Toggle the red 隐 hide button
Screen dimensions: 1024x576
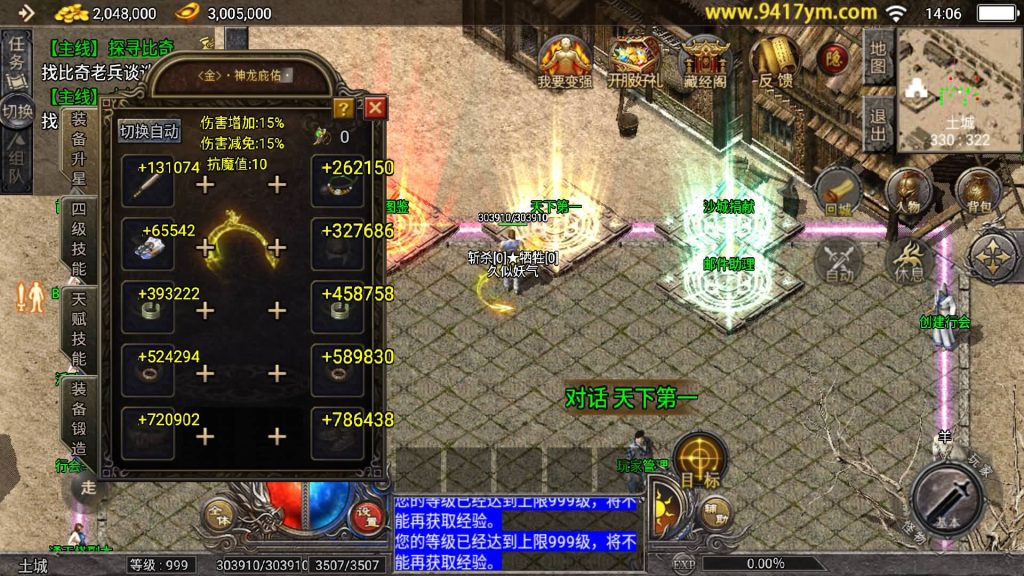coord(833,58)
